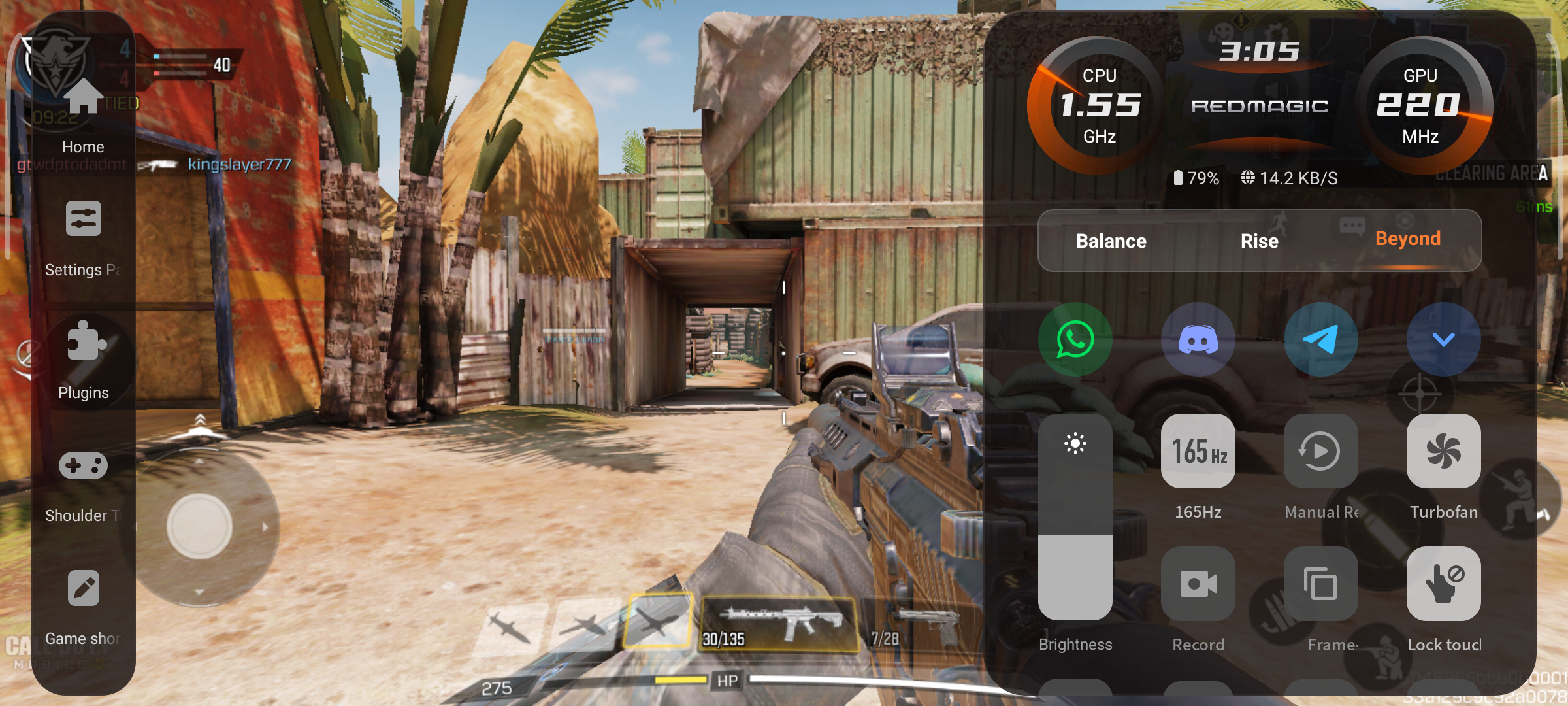Select the Rise performance mode
The height and width of the screenshot is (706, 1568).
pos(1259,241)
